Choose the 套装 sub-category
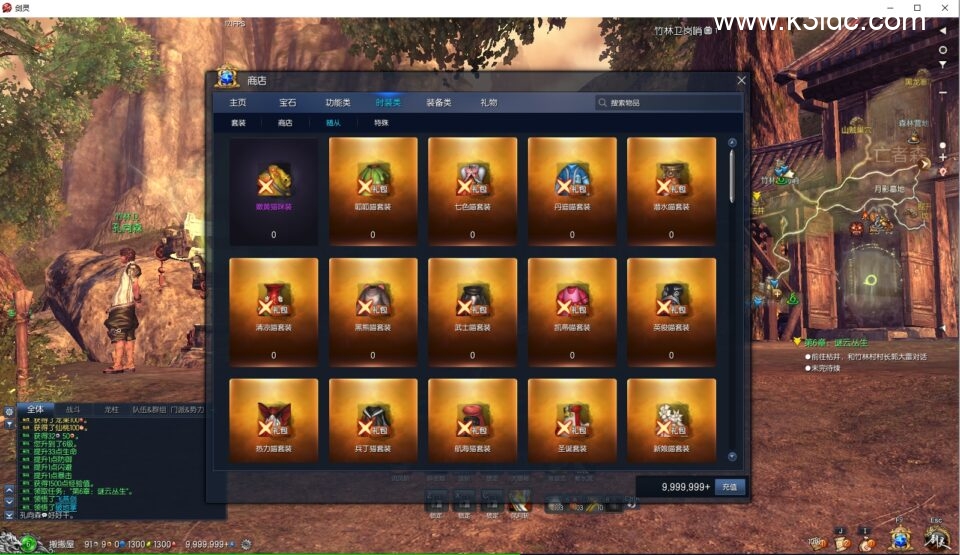The height and width of the screenshot is (555, 960). click(x=238, y=123)
